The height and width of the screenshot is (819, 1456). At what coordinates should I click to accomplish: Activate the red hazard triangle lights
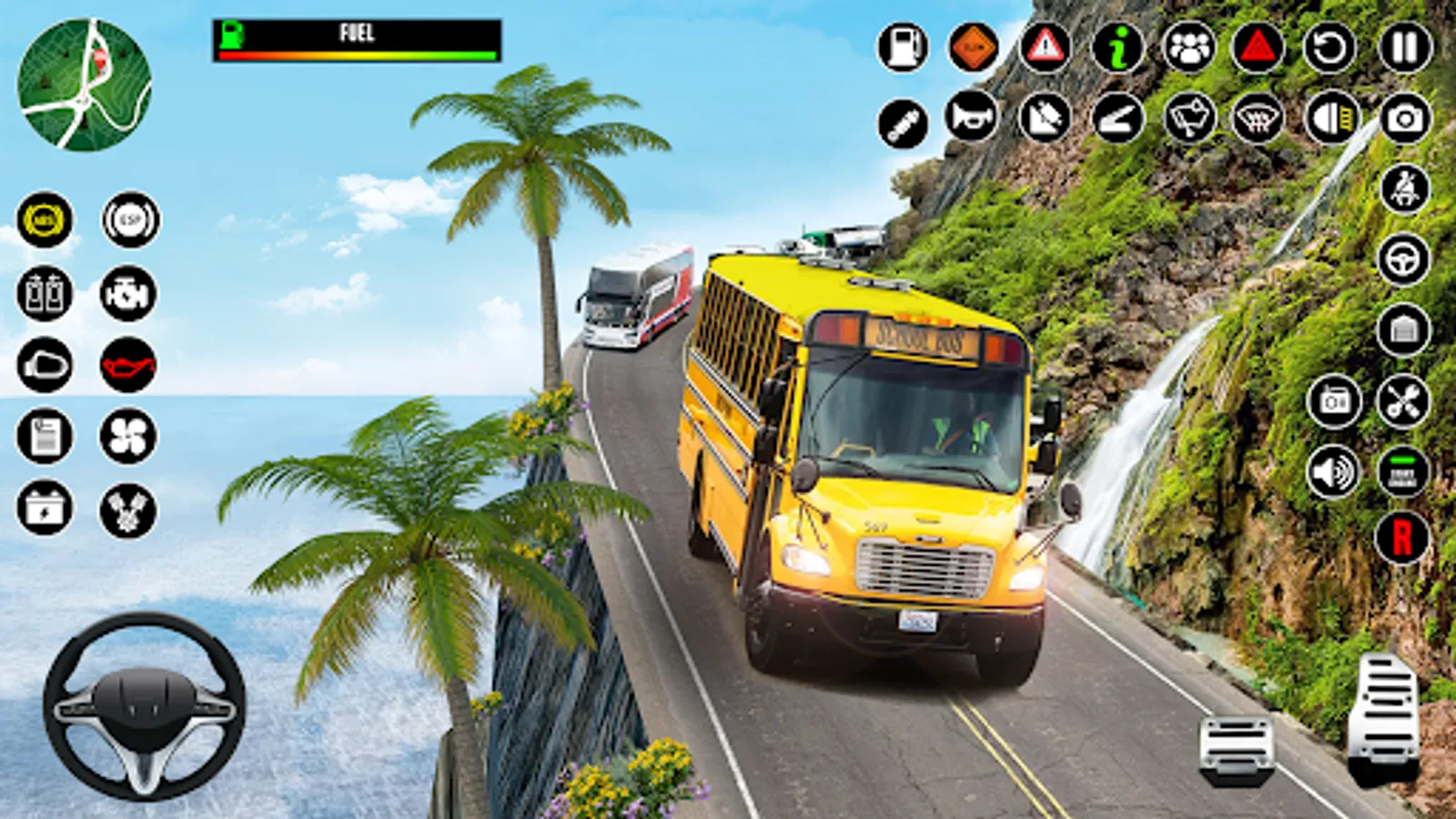[x=1258, y=47]
